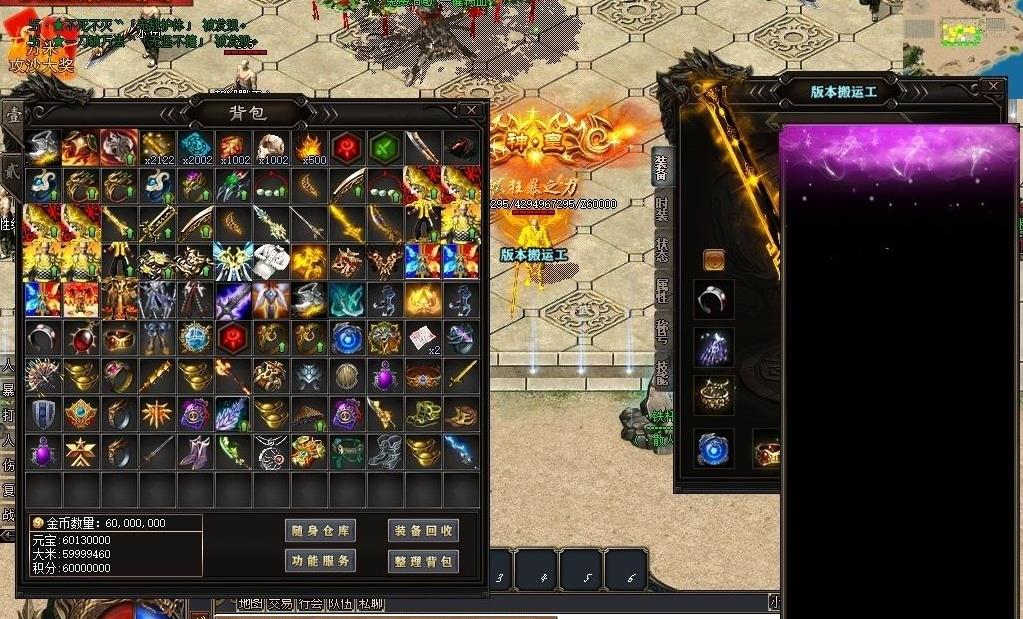1023x619 pixels.
Task: Pick the gold item stacked x2122
Action: coord(157,147)
